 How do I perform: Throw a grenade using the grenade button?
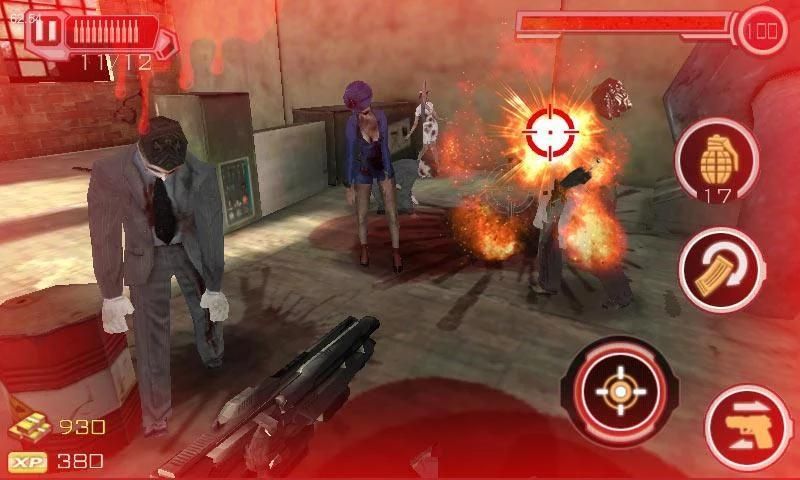716,161
